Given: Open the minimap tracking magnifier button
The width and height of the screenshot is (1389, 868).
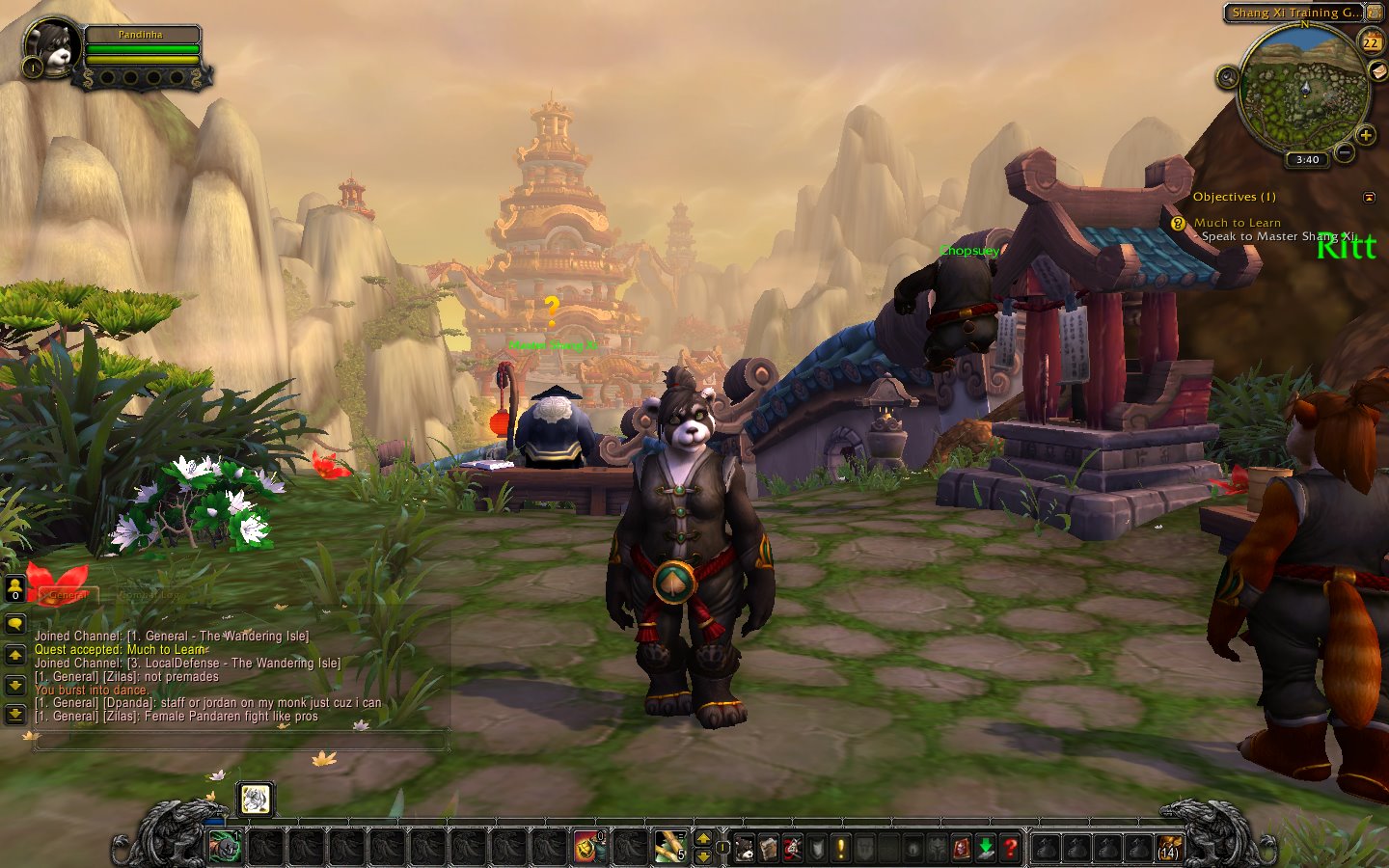Looking at the screenshot, I should pos(1227,76).
